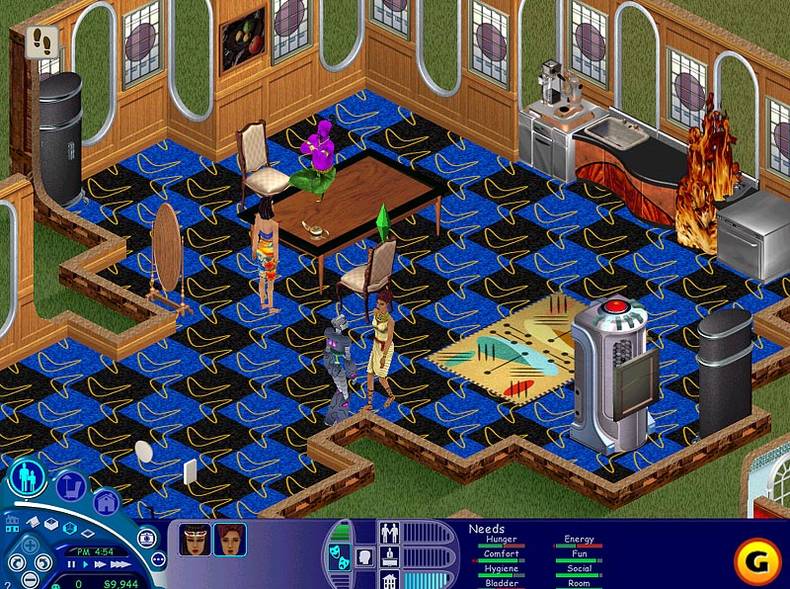Pause the game clock
The height and width of the screenshot is (589, 790).
click(x=71, y=565)
